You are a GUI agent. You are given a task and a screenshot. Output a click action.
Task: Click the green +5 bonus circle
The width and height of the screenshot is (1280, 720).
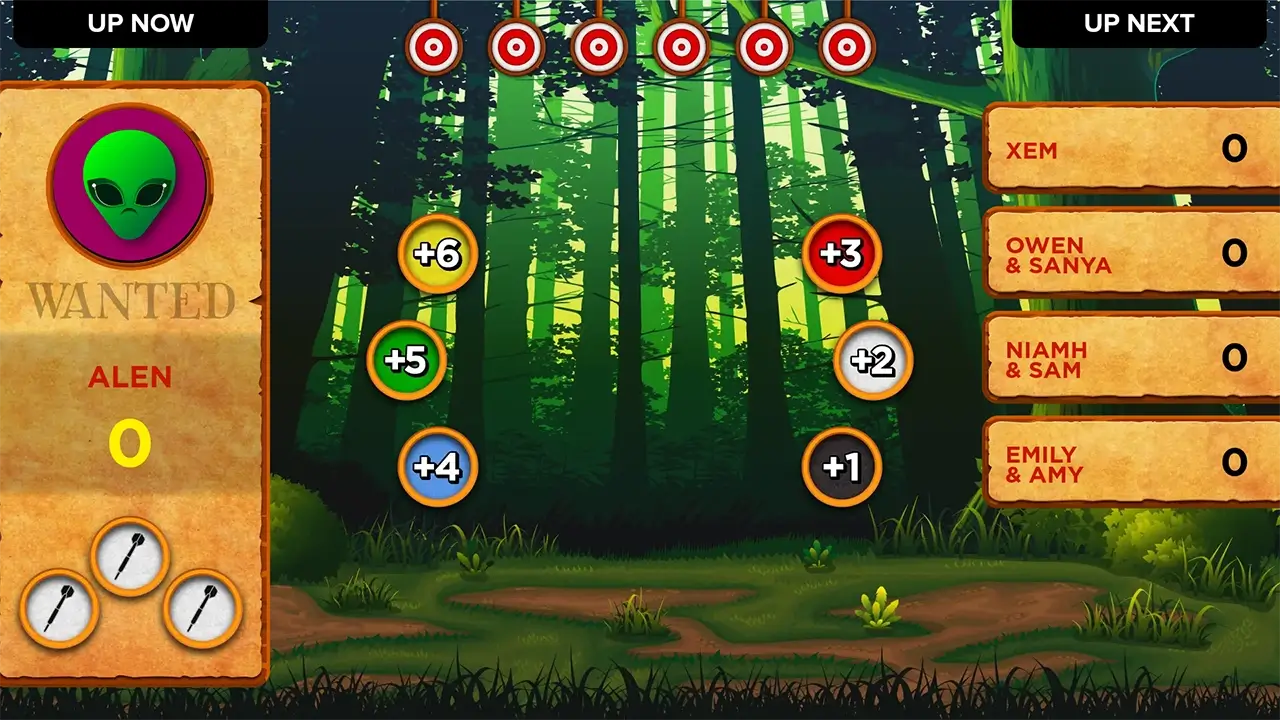[x=406, y=361]
